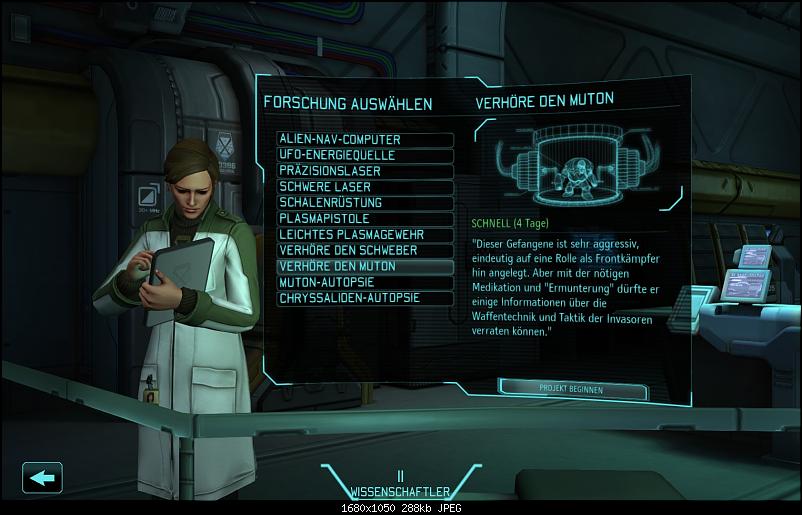The width and height of the screenshot is (802, 515).
Task: Select Leichtes Plasmagewehr entry
Action: point(365,235)
